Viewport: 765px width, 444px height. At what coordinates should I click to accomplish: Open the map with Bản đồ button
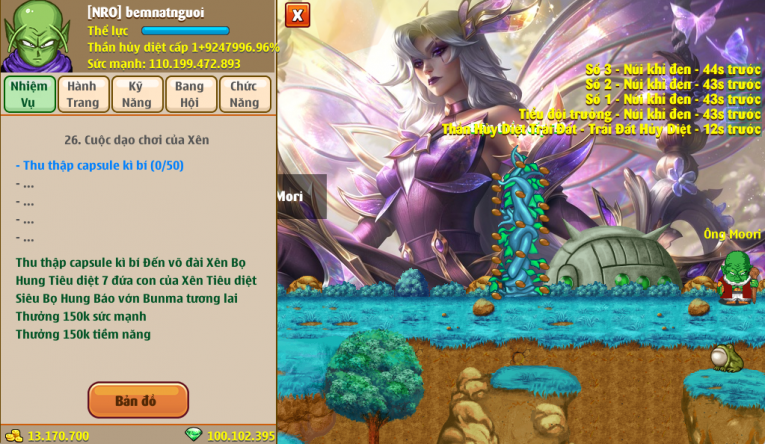[x=138, y=400]
